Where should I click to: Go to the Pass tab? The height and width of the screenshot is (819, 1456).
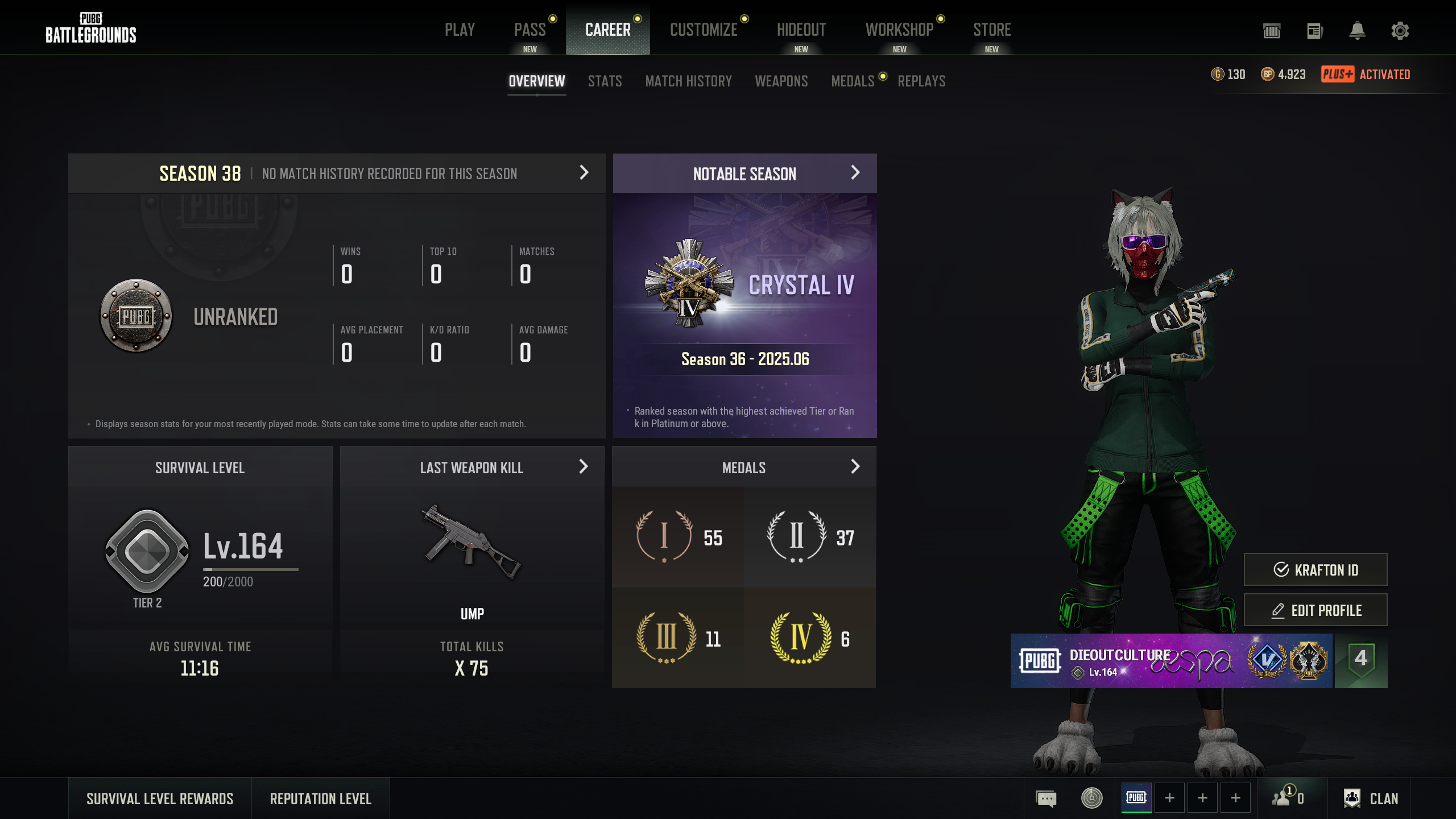pos(530,30)
